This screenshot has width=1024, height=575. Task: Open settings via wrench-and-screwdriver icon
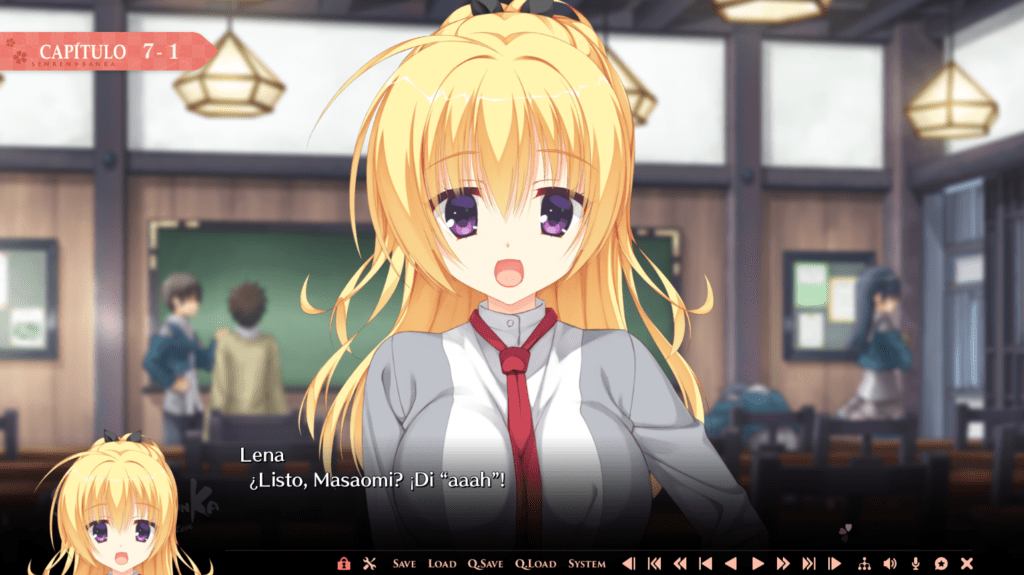click(368, 564)
